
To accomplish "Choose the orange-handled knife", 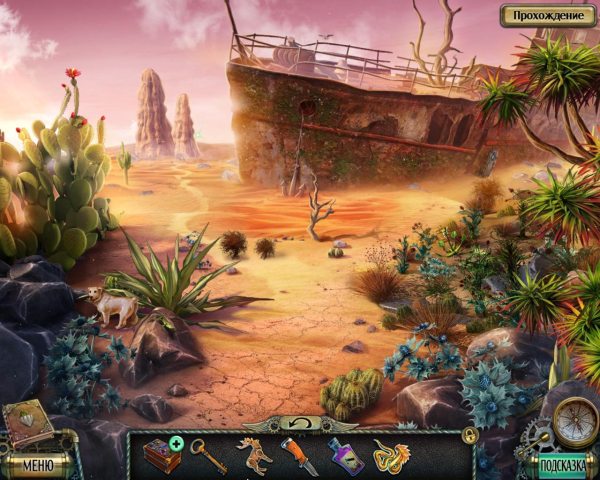I will [299, 455].
